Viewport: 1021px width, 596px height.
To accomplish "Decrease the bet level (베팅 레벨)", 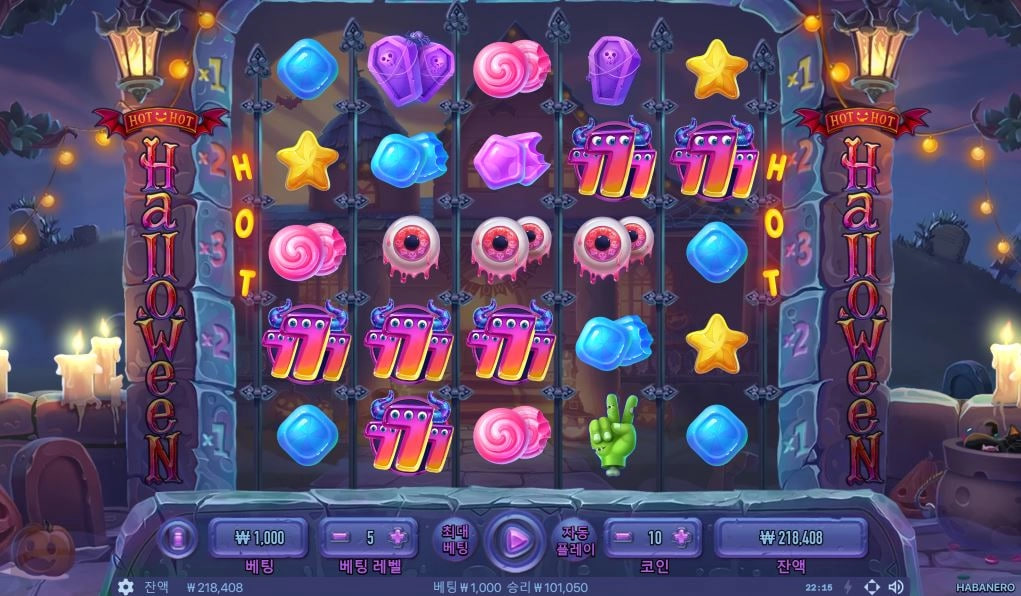I will click(x=340, y=537).
